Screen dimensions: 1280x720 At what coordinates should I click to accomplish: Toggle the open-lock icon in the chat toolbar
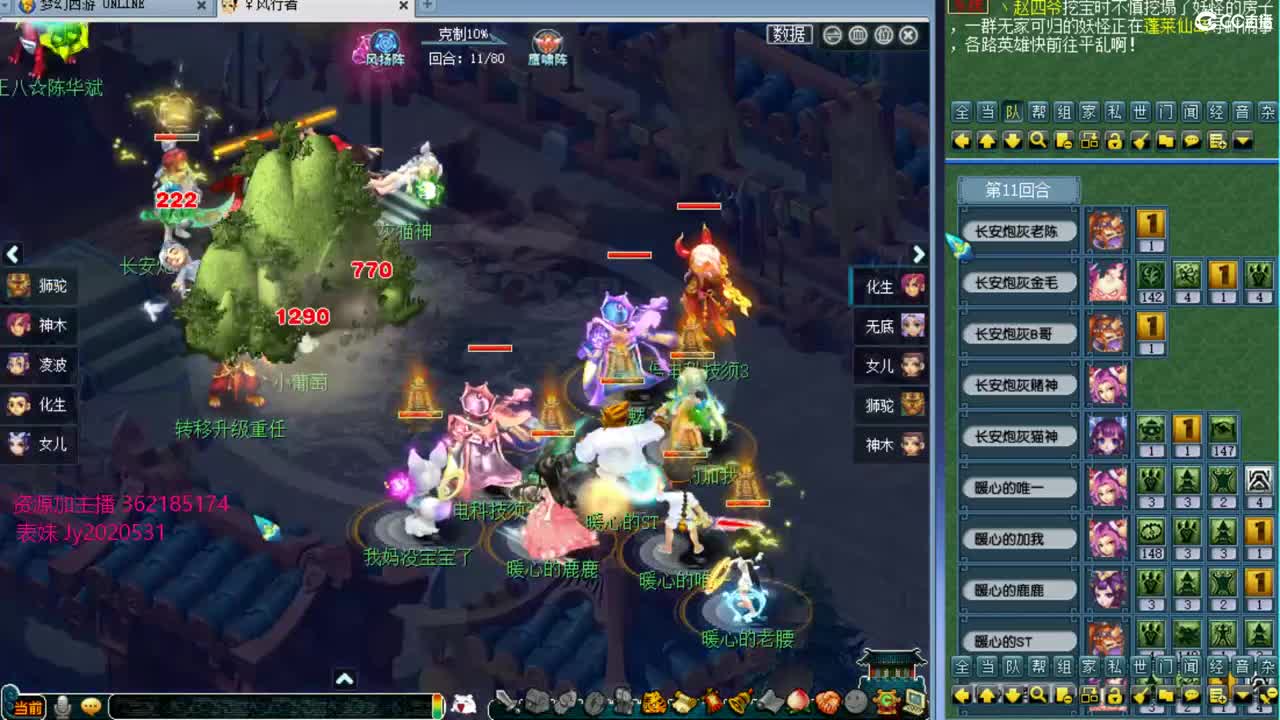[x=1115, y=142]
